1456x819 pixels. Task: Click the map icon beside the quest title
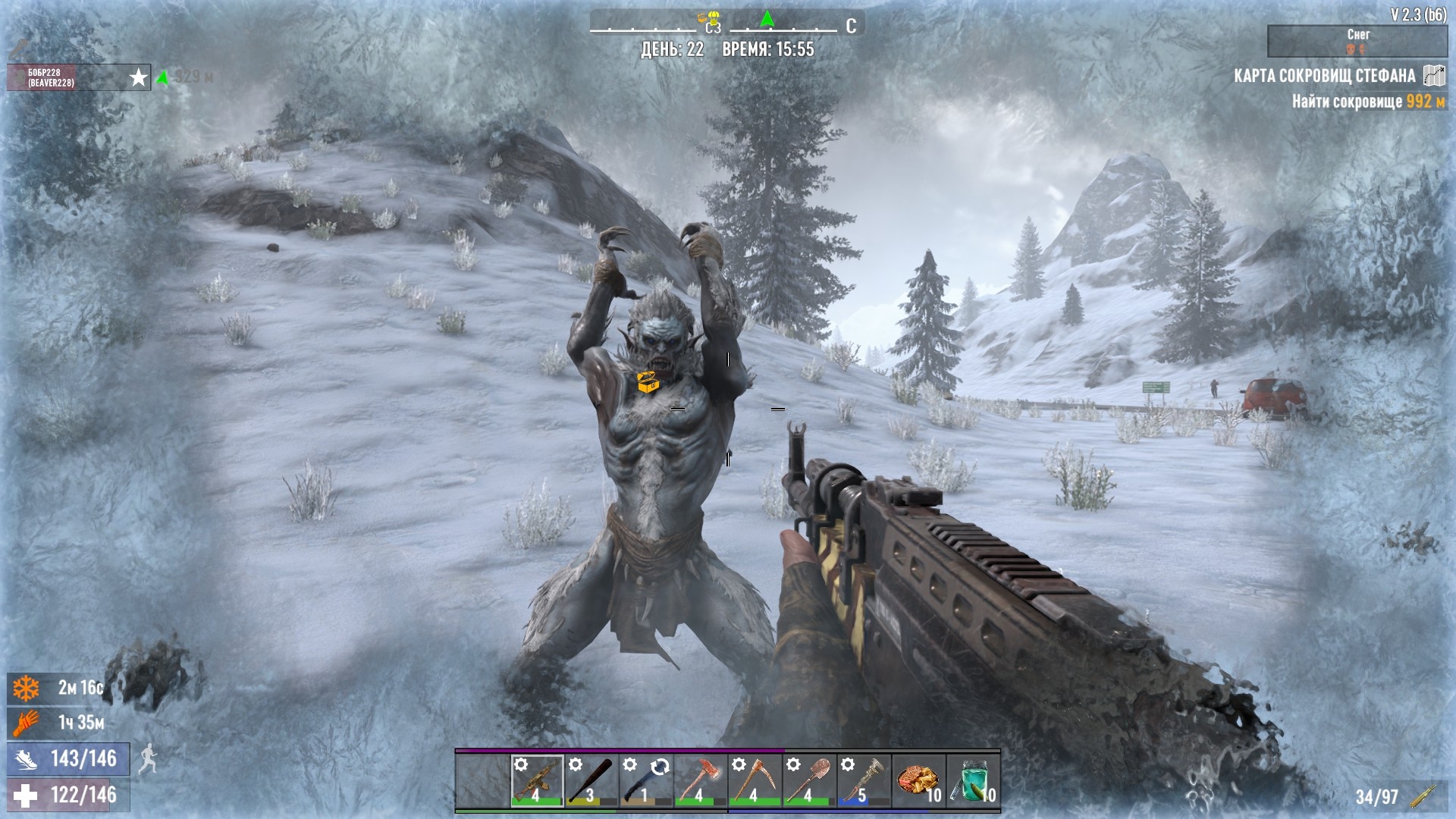[1433, 76]
